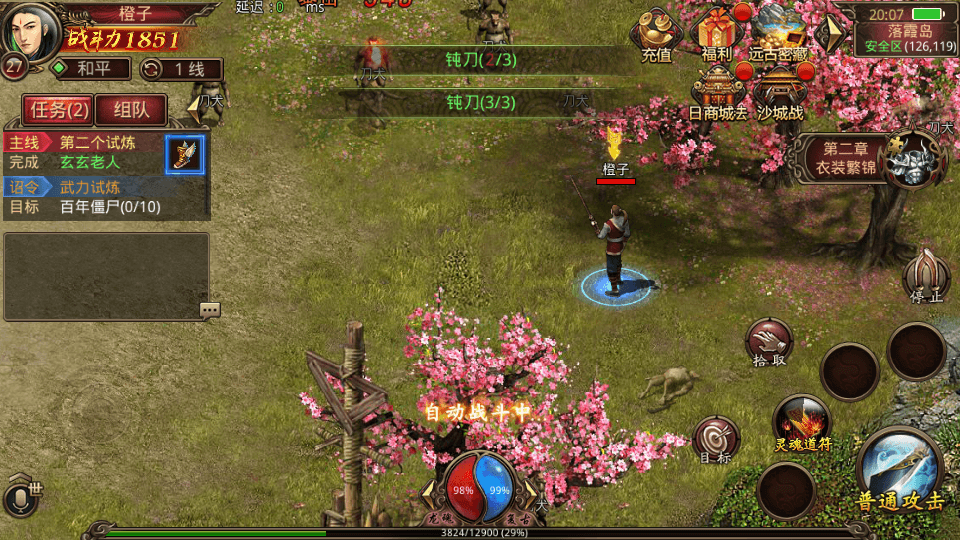
Task: Open the 福利 gift rewards
Action: pyautogui.click(x=716, y=34)
